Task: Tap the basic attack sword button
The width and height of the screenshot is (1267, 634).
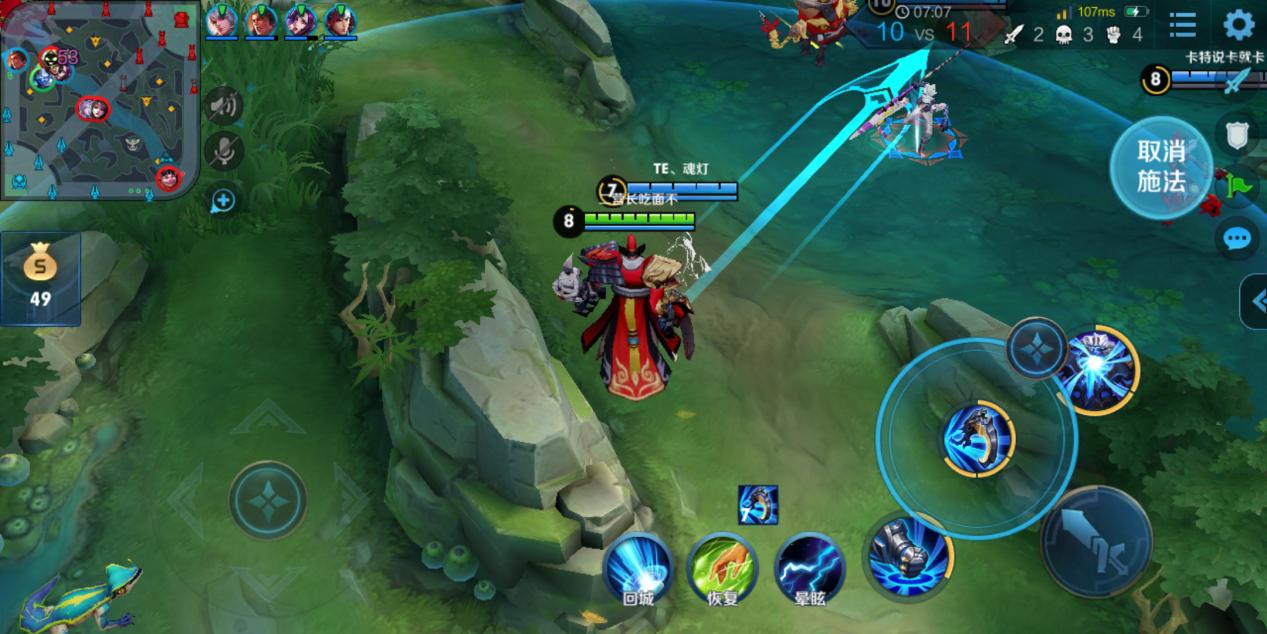Action: coord(1095,541)
